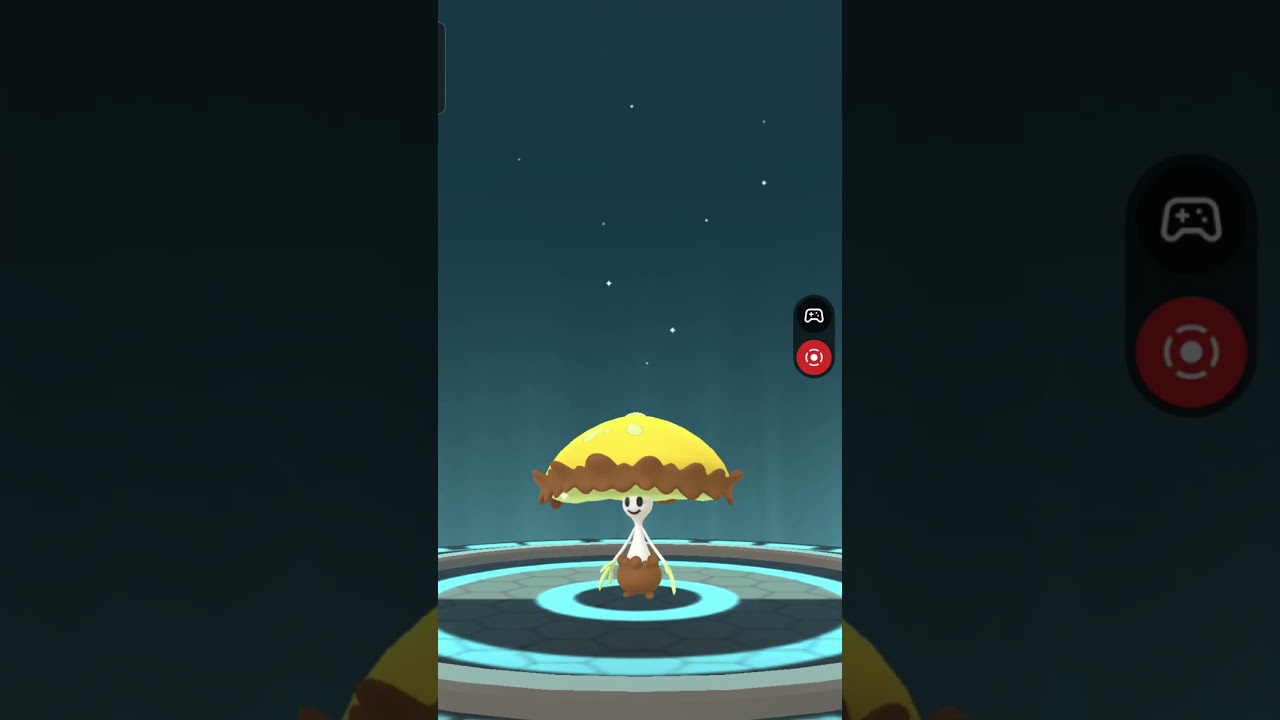Expand the game overlay controls pill
This screenshot has width=1280, height=720.
tap(814, 335)
